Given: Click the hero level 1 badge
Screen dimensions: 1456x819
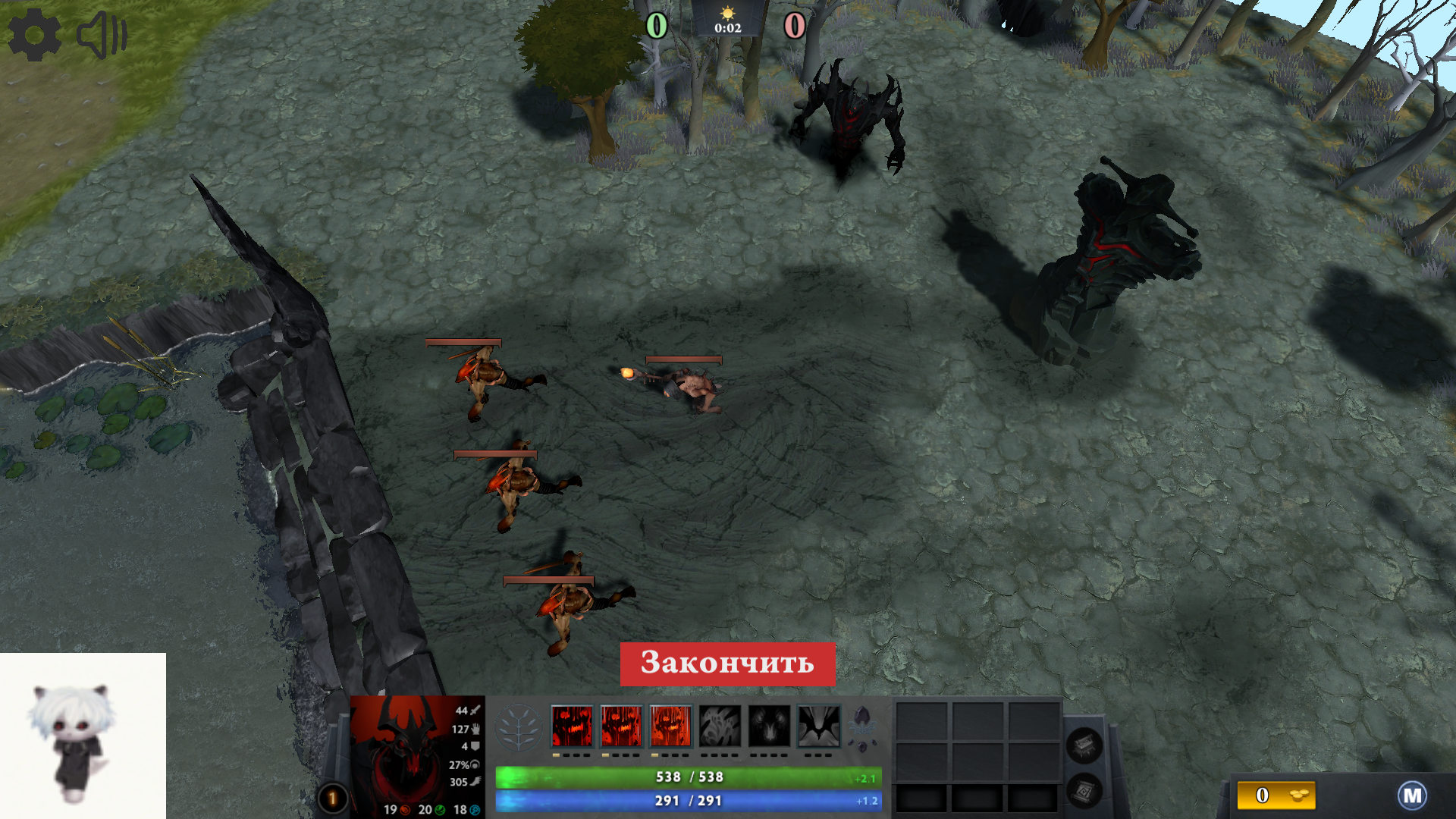Looking at the screenshot, I should coord(332,797).
